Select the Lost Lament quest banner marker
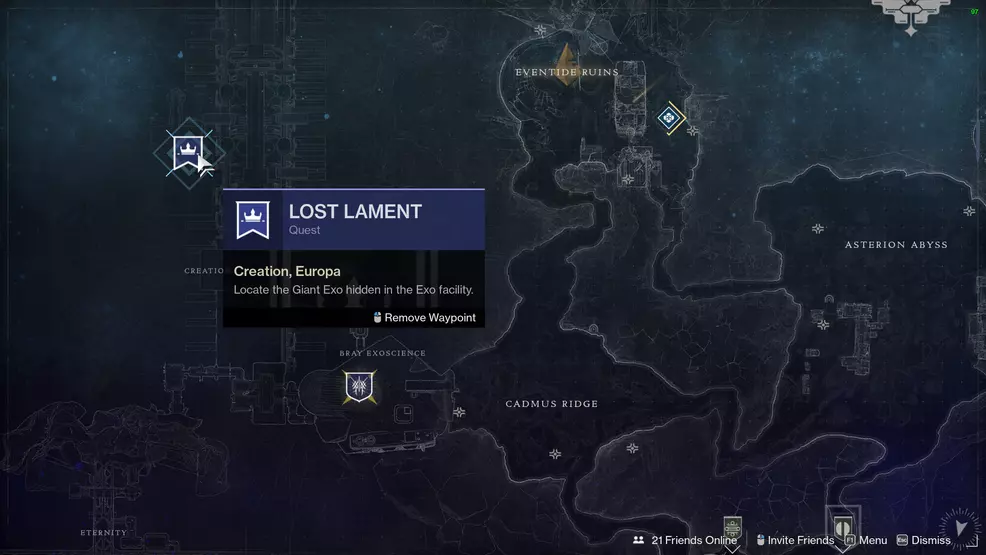986x555 pixels. point(186,153)
